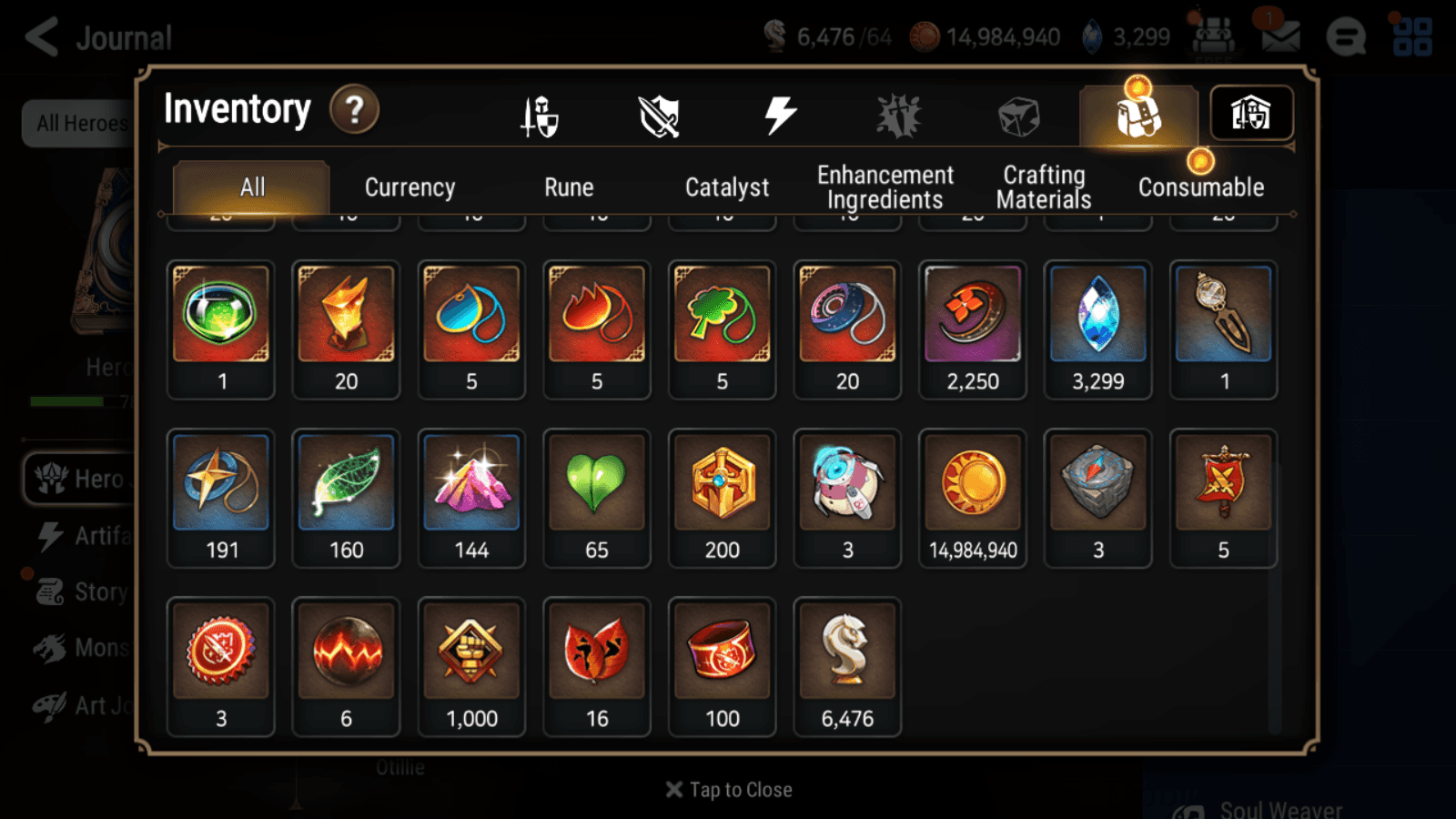Open the materials dice icon tab
Screen dimensions: 1456x819
(1017, 113)
